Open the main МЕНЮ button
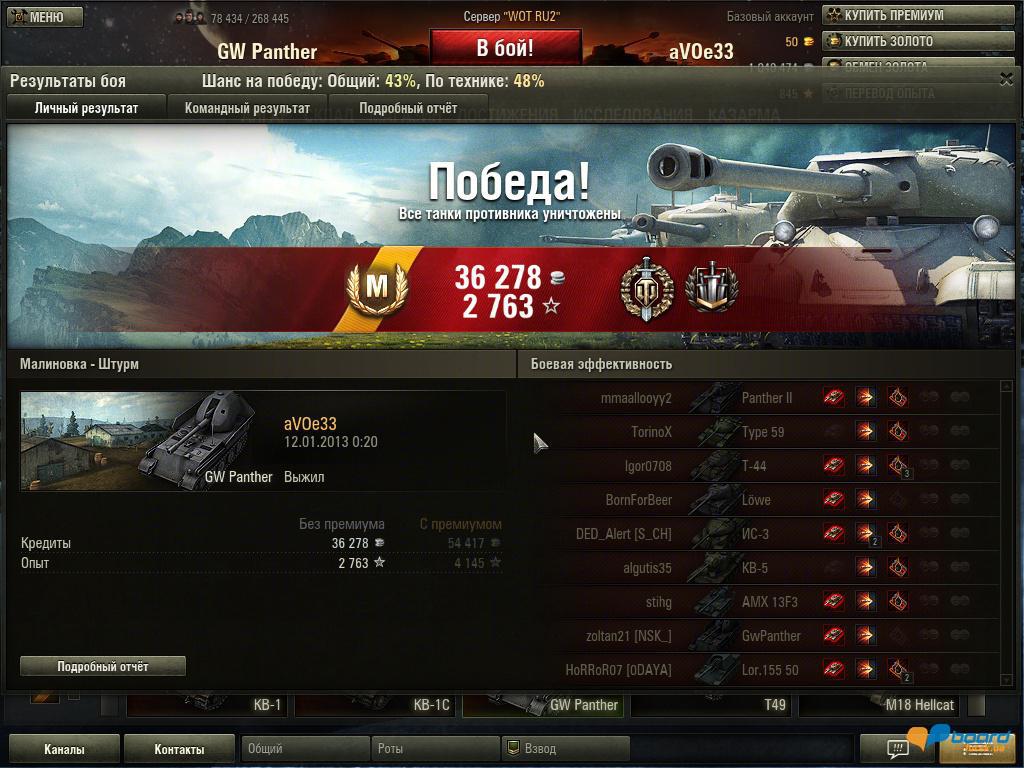 (37, 17)
